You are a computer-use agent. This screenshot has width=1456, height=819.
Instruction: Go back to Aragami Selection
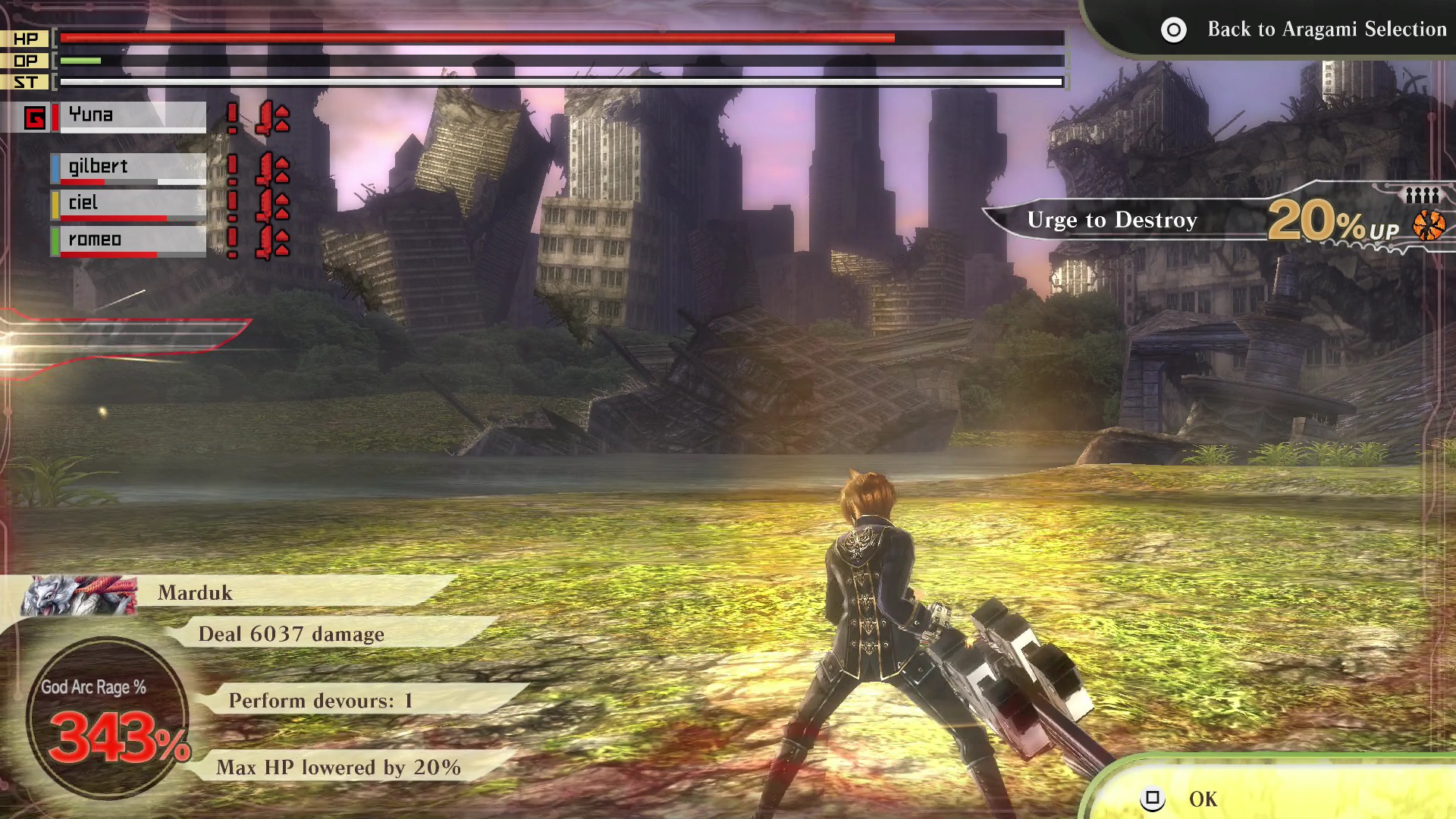[x=1304, y=30]
